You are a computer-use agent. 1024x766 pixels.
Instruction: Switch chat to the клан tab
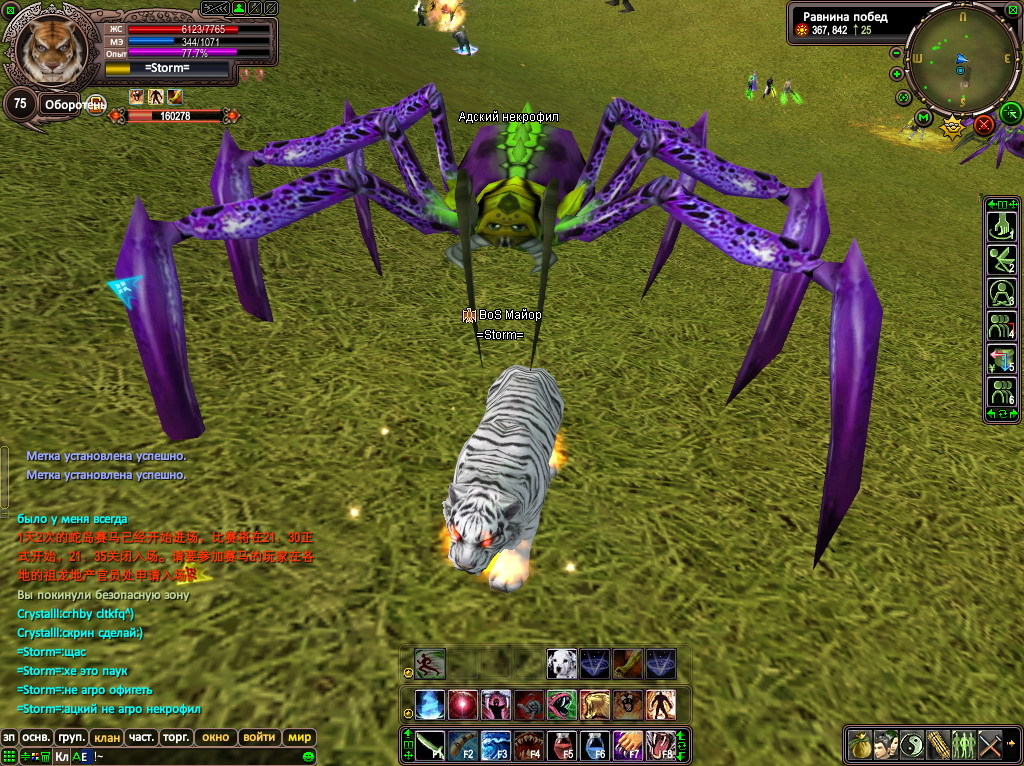(107, 737)
